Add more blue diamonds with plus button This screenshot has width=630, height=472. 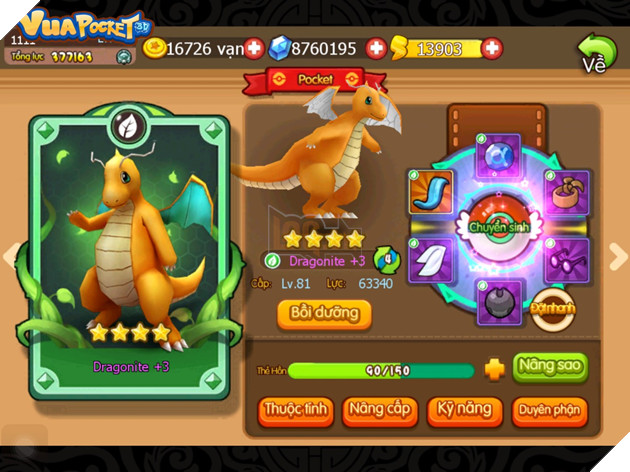[376, 48]
